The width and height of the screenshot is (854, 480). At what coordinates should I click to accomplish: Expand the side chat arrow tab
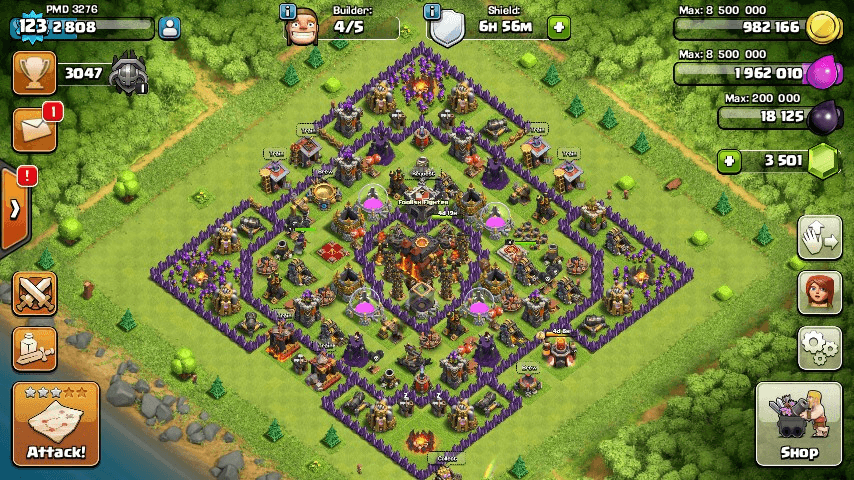click(15, 209)
